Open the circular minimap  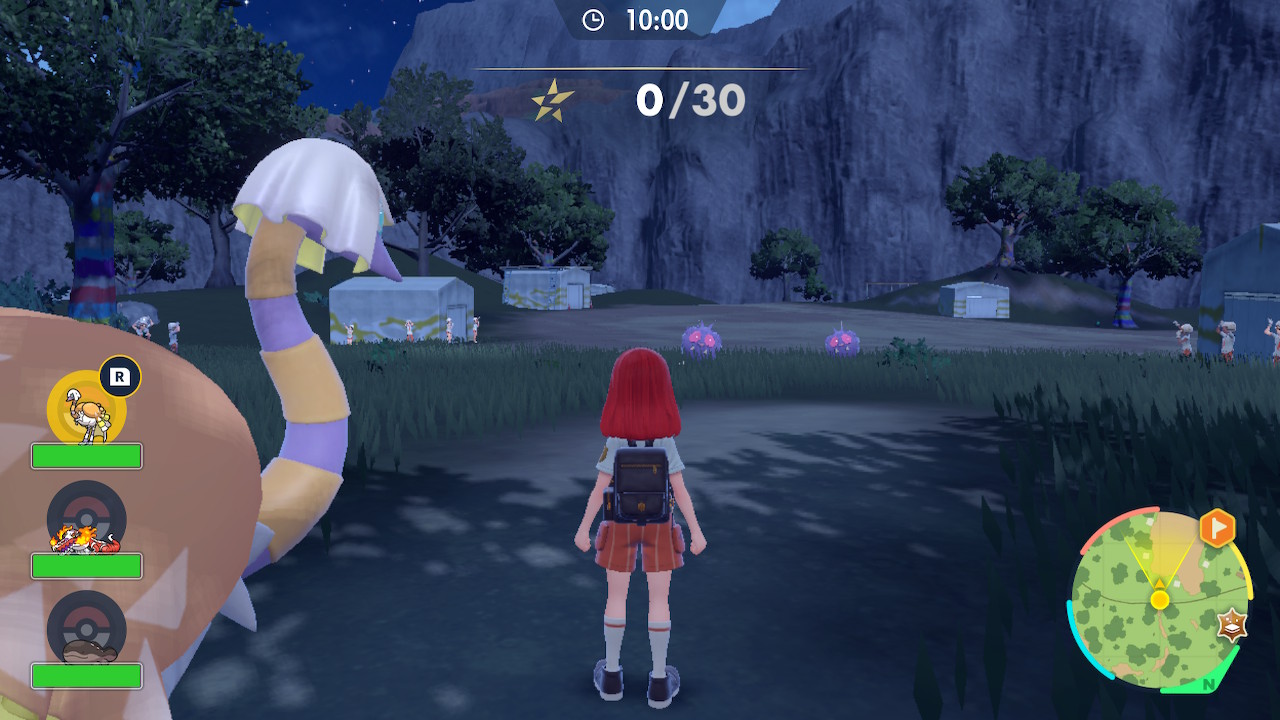coord(1159,599)
